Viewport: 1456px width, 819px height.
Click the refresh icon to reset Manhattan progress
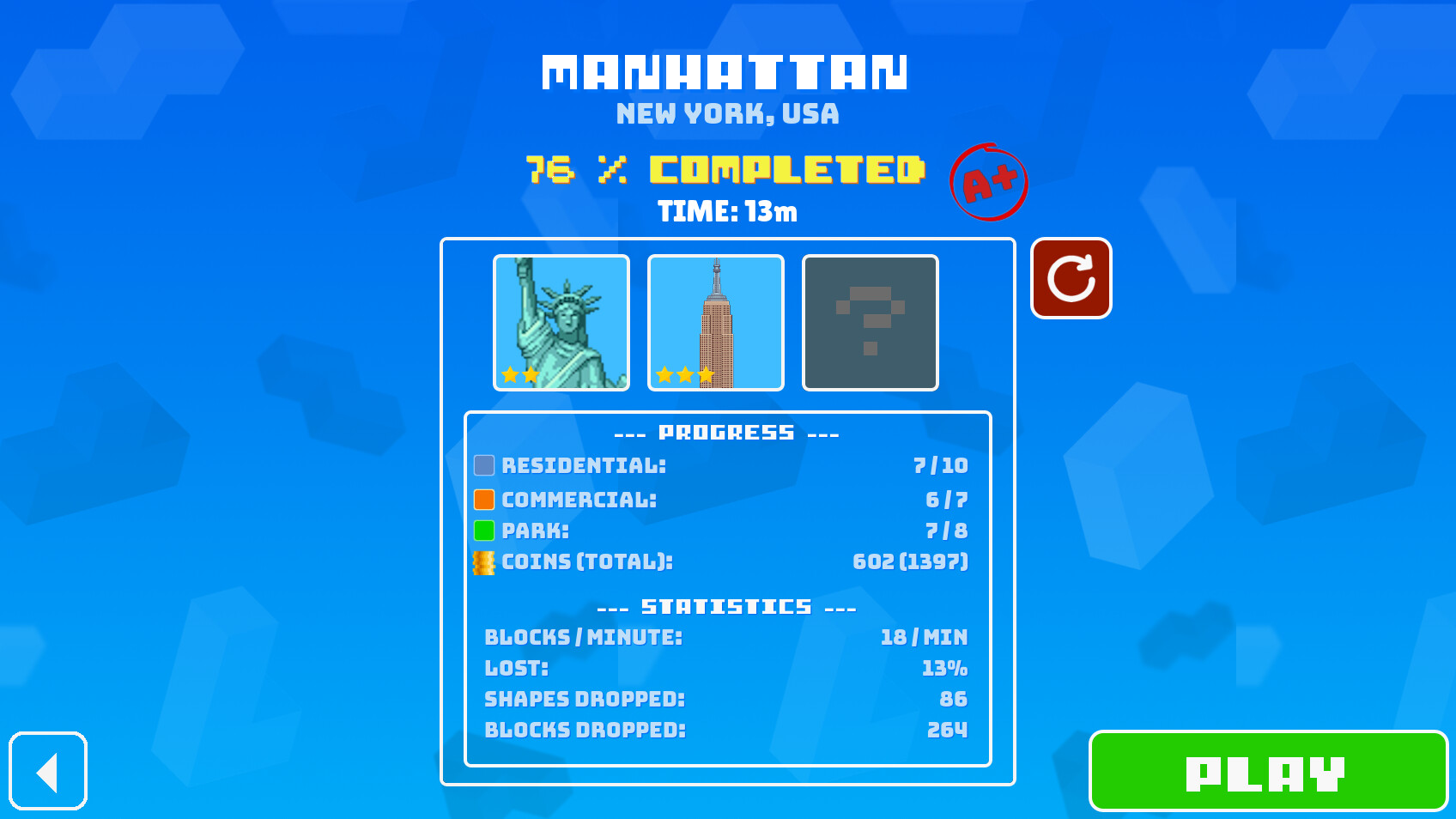tap(1071, 278)
